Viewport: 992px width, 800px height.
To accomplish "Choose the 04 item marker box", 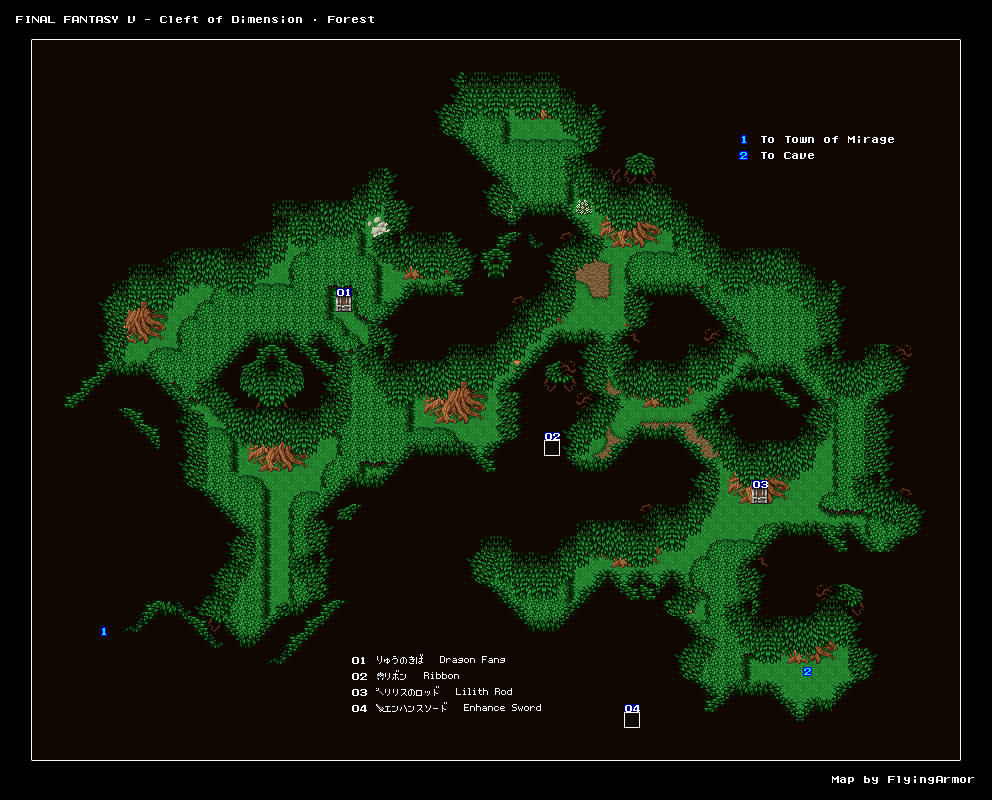I will 632,720.
